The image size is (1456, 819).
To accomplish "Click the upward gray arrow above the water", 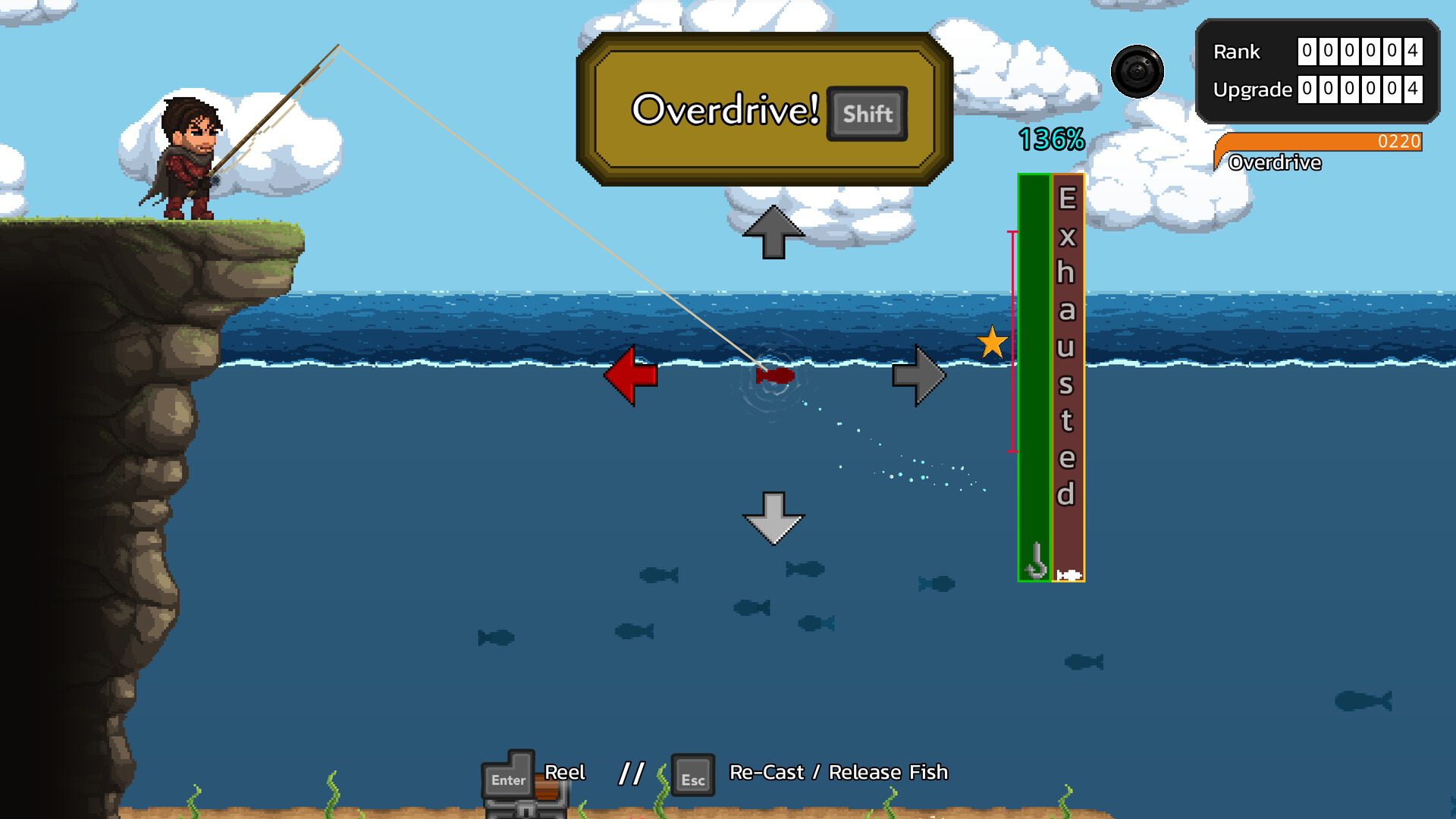I will 774,231.
